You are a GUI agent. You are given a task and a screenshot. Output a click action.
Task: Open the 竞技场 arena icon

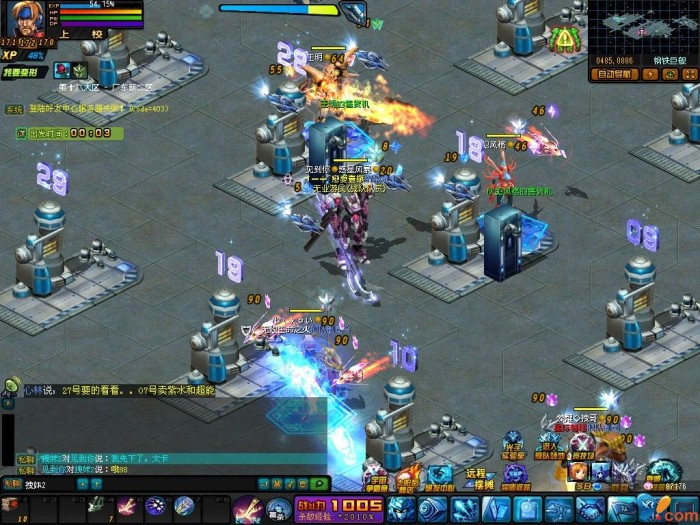click(x=582, y=446)
